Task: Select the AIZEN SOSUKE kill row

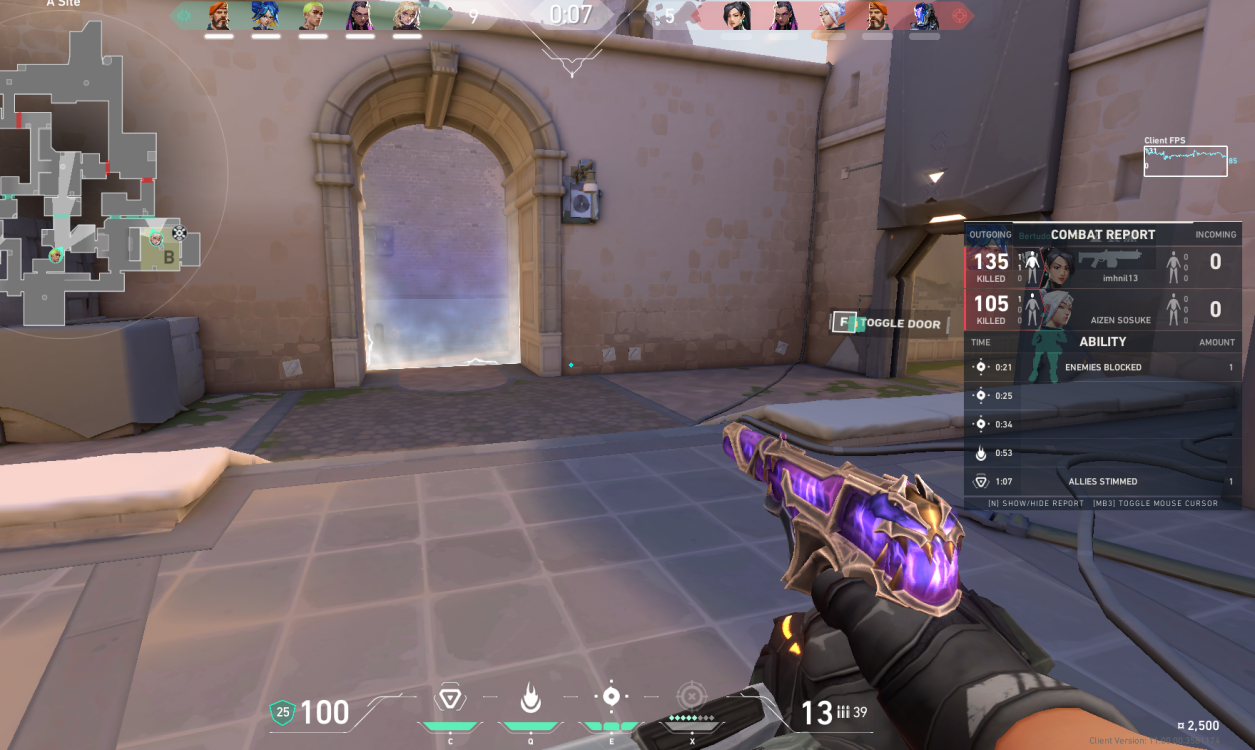Action: 1103,308
